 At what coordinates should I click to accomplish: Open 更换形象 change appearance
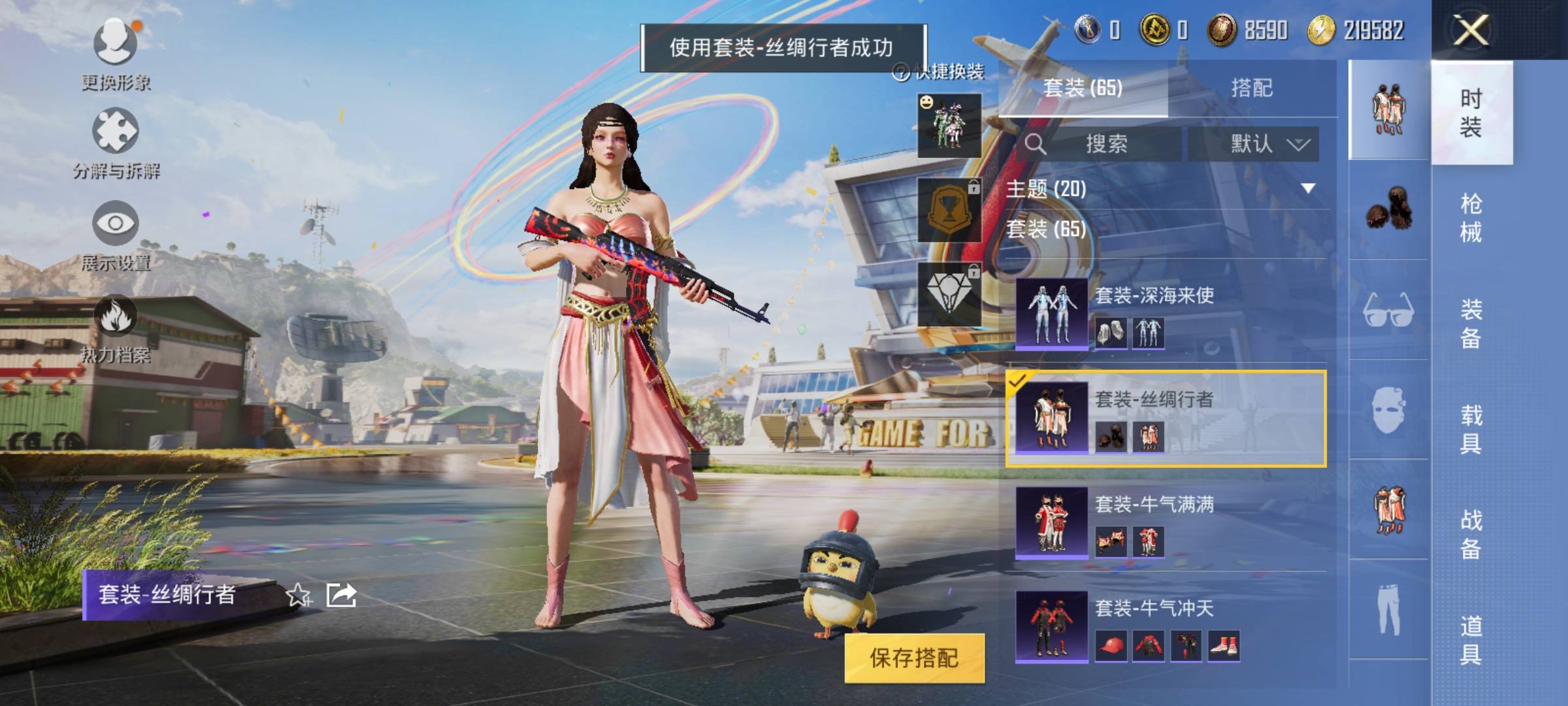tap(116, 54)
